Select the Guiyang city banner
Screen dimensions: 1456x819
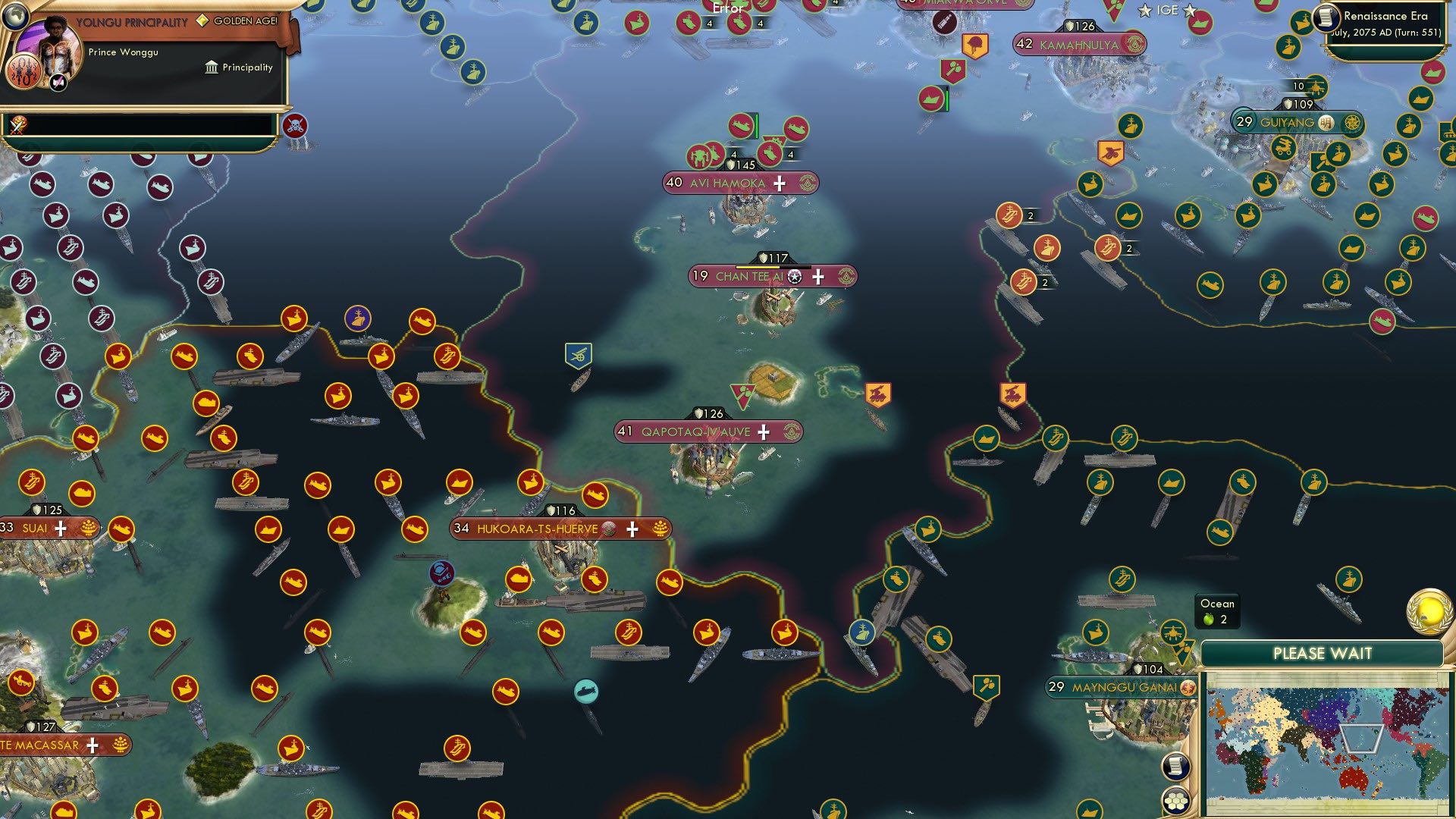(x=1289, y=122)
